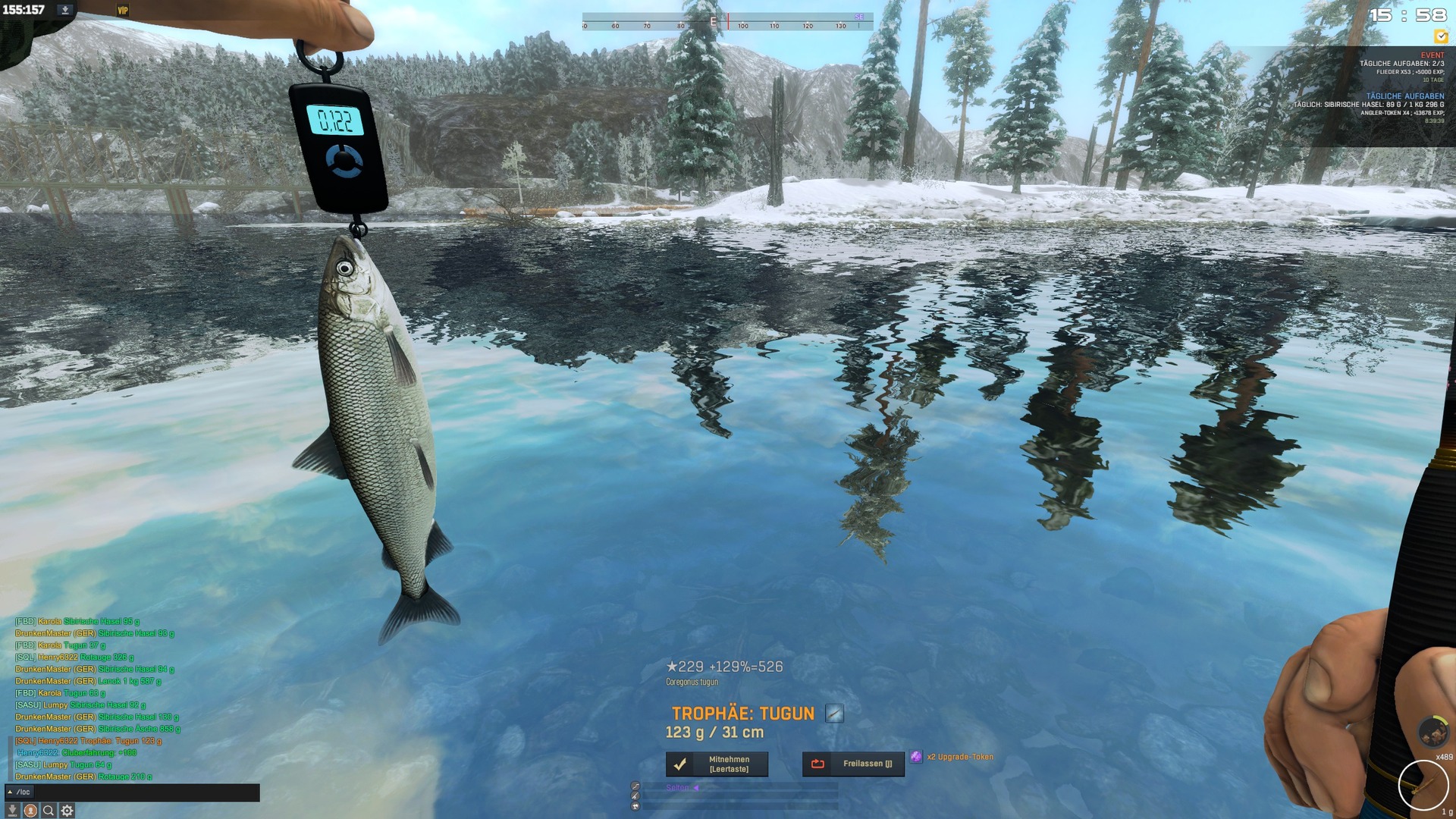
Task: Open the /loc chat channel selector
Action: point(19,792)
